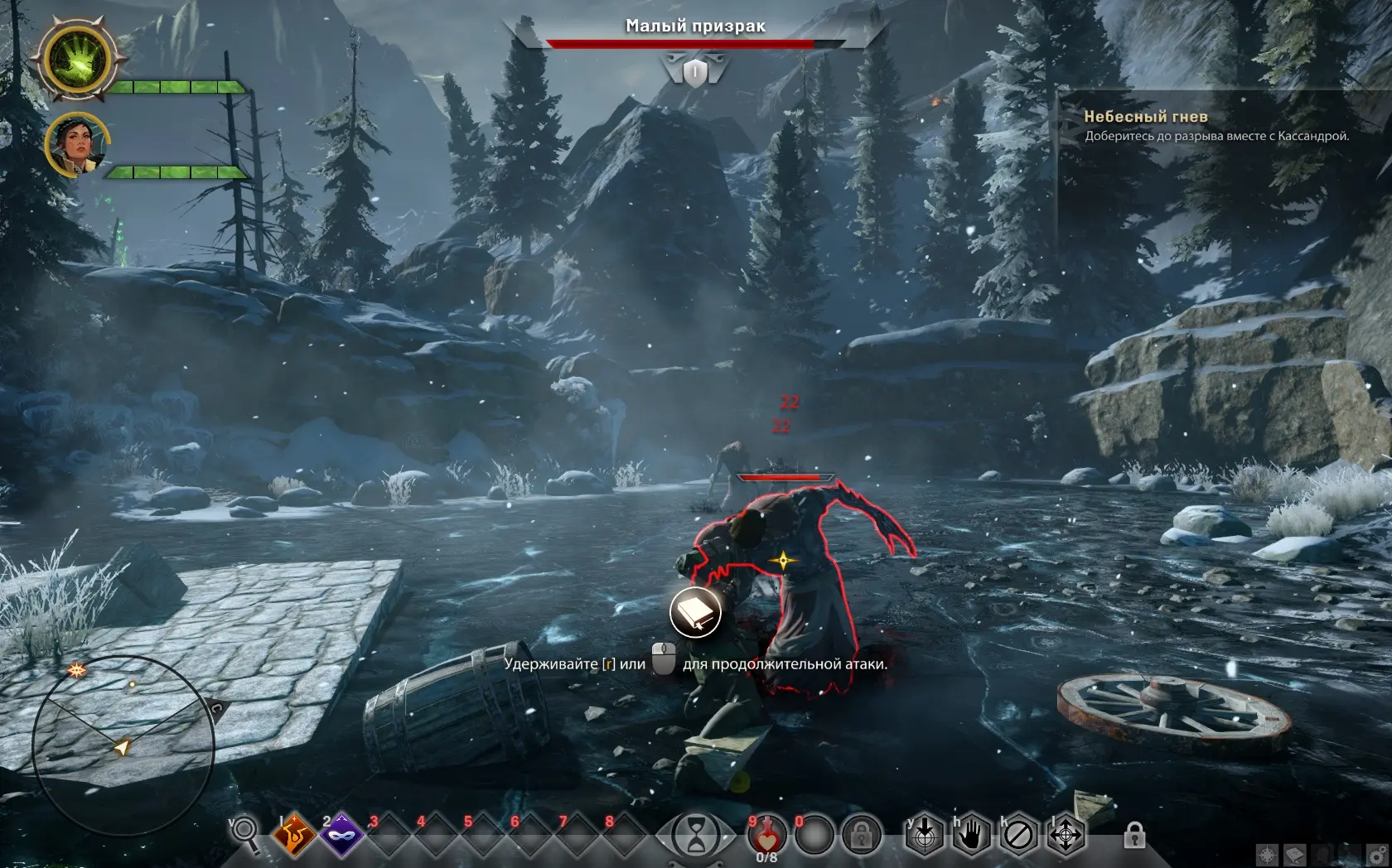
Task: Use the purple mask ability in slot 2
Action: [x=341, y=837]
